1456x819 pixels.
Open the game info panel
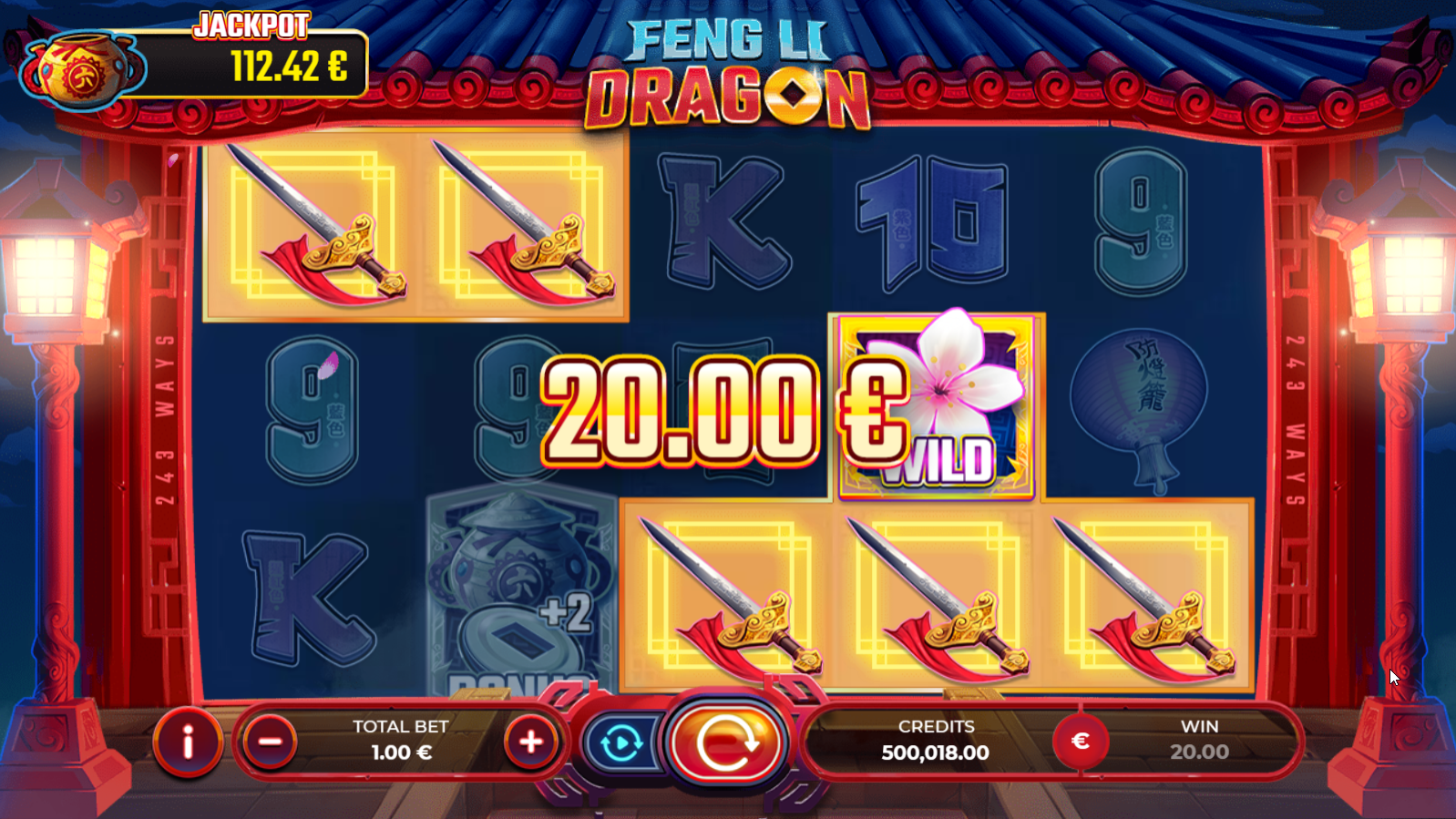pyautogui.click(x=188, y=742)
